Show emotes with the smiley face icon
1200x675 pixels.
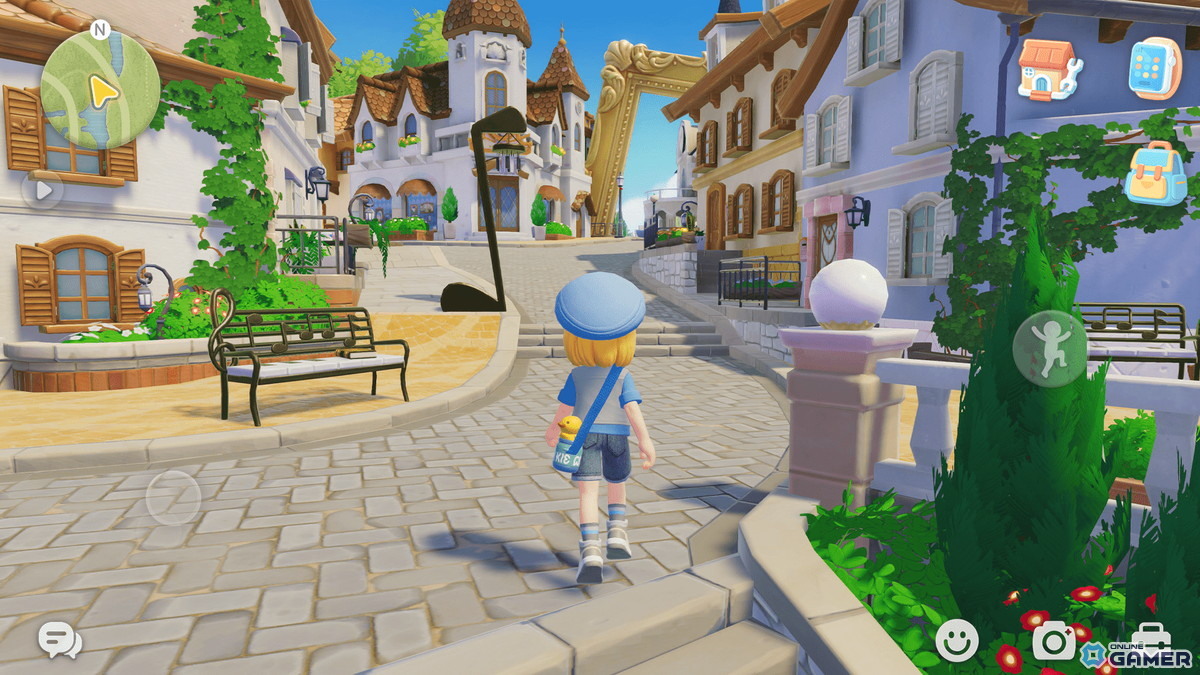[957, 640]
